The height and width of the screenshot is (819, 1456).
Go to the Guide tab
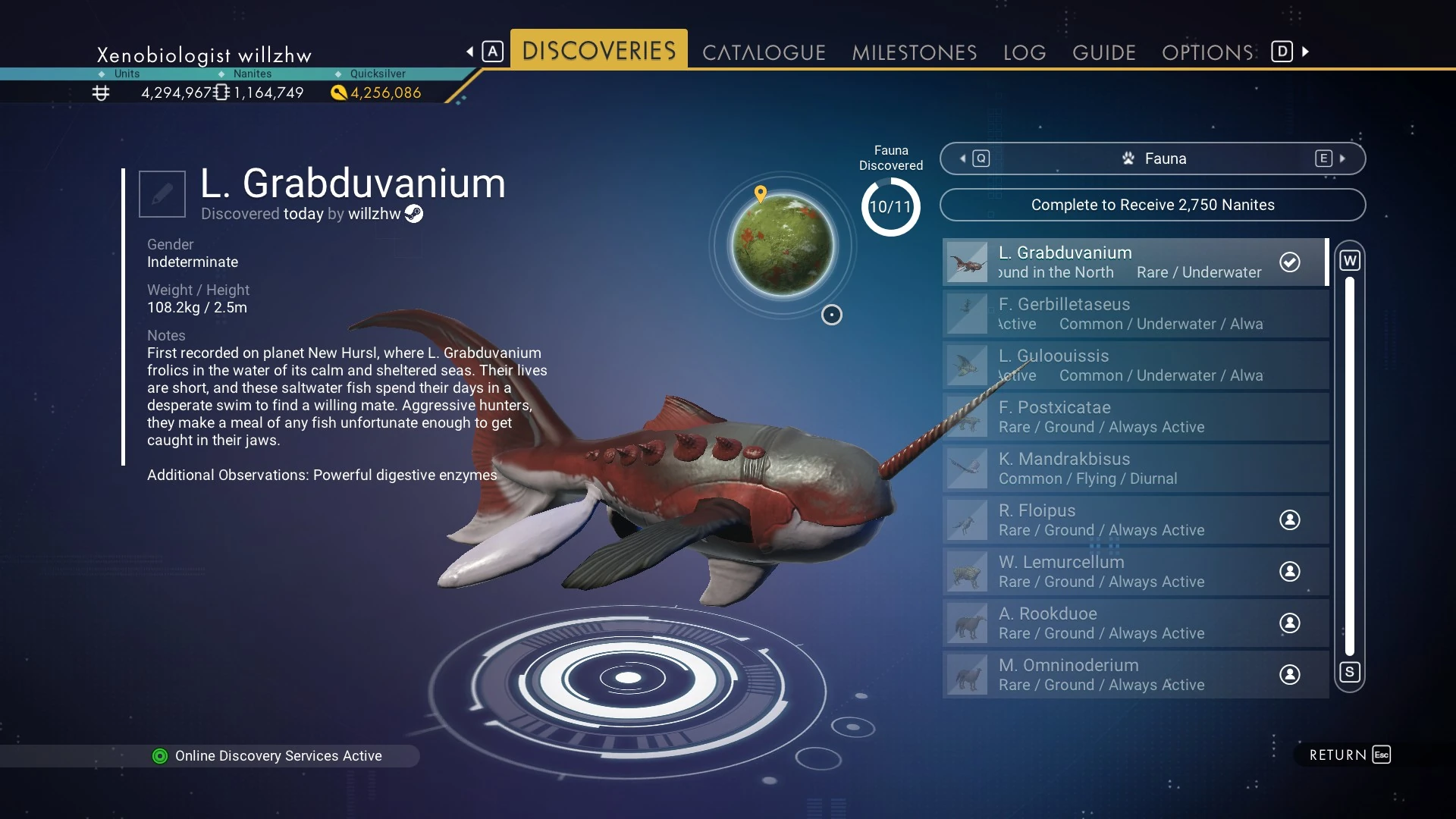click(x=1103, y=52)
